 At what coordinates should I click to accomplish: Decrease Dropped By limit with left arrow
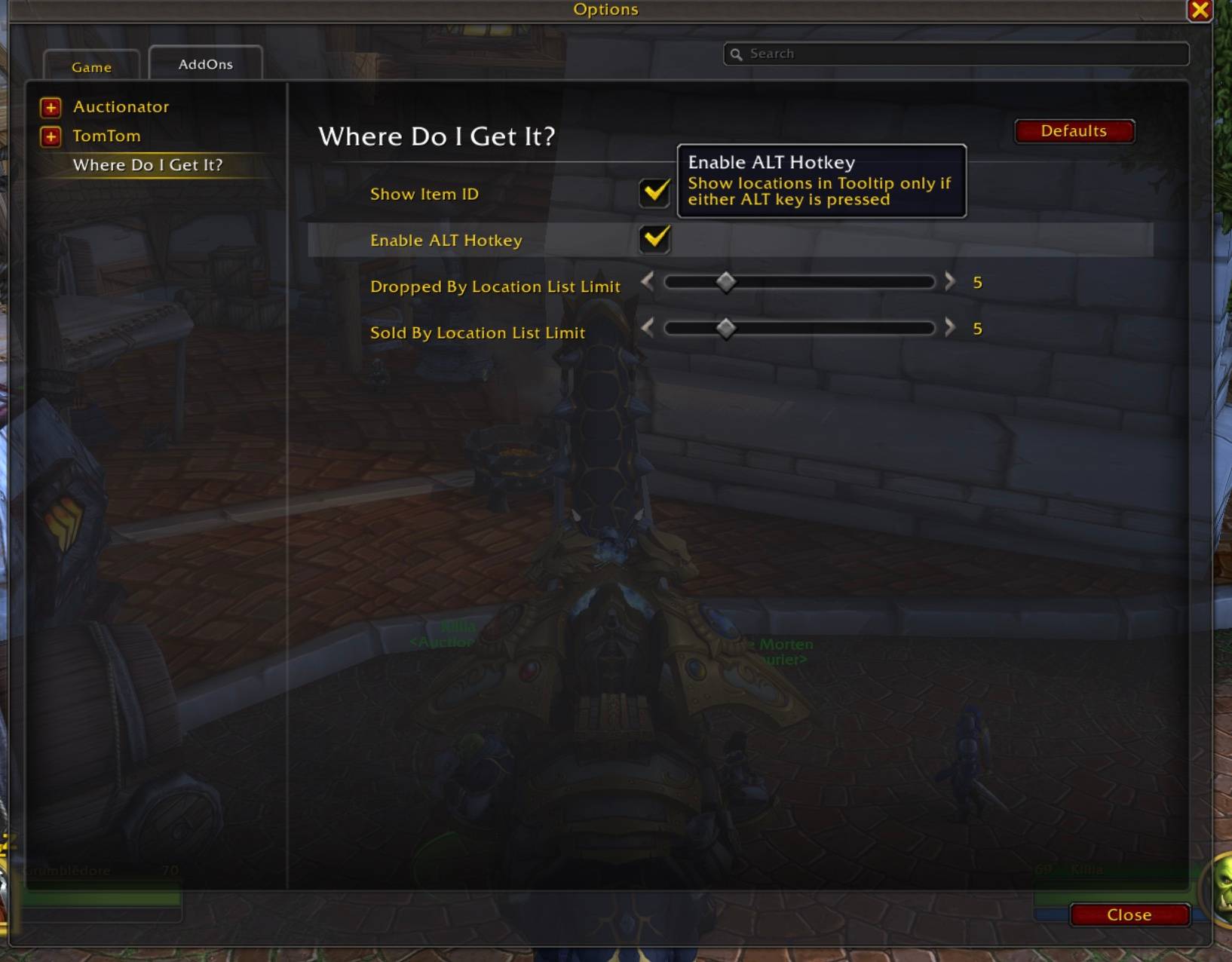point(647,282)
